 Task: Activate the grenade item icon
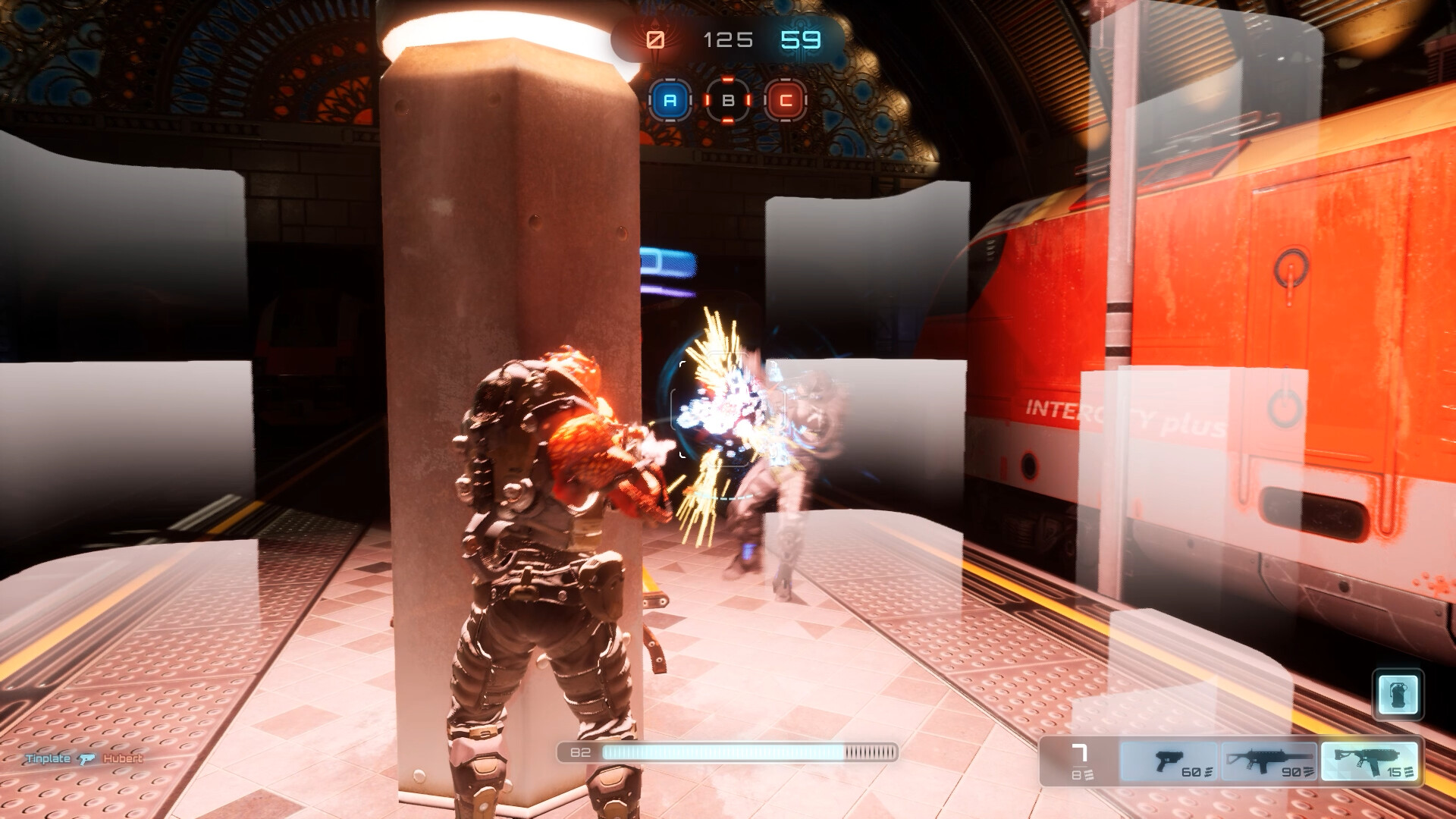1398,694
